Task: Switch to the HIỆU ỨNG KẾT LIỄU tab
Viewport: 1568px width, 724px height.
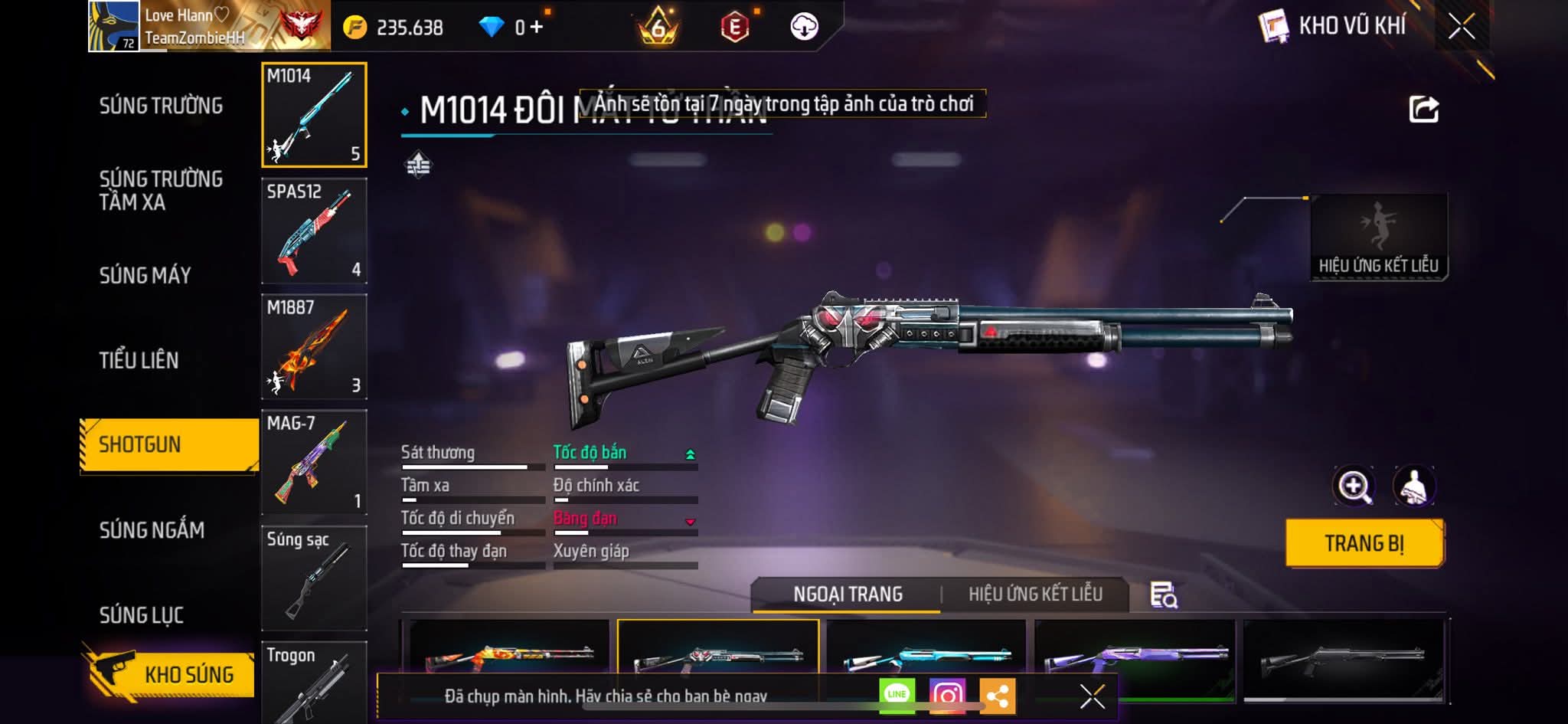Action: (1035, 595)
